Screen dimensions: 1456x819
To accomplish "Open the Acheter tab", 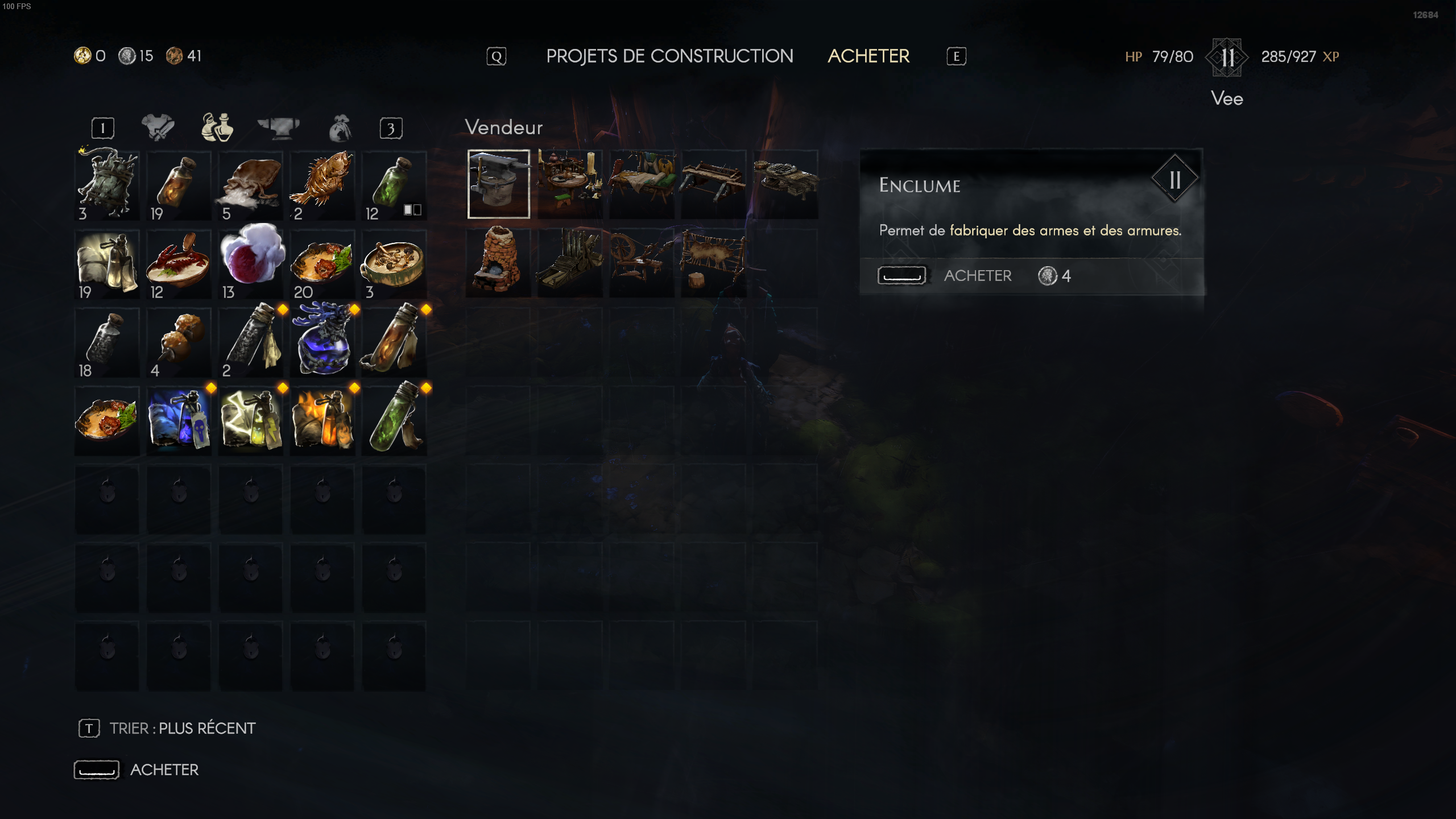I will (868, 56).
